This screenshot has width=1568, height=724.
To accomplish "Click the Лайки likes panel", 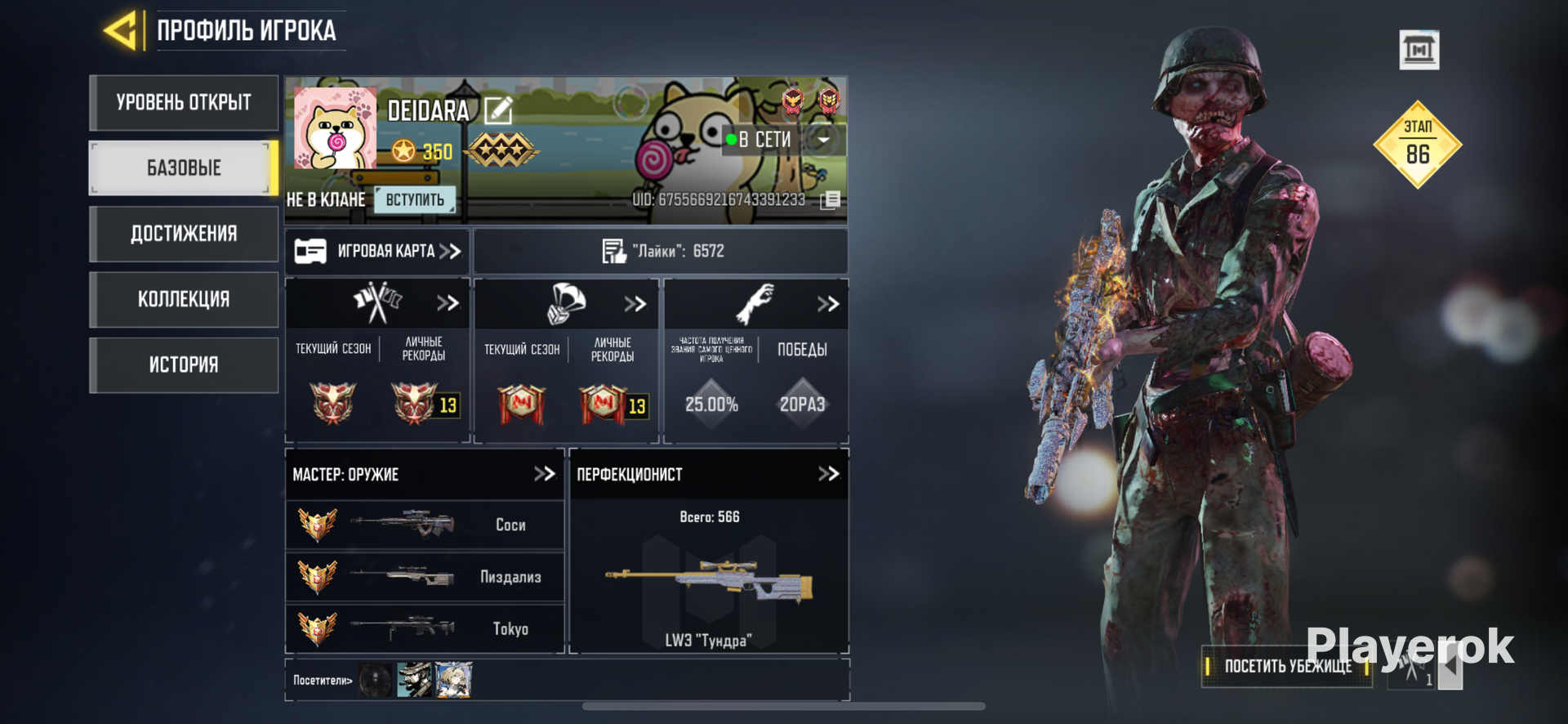I will pos(661,251).
